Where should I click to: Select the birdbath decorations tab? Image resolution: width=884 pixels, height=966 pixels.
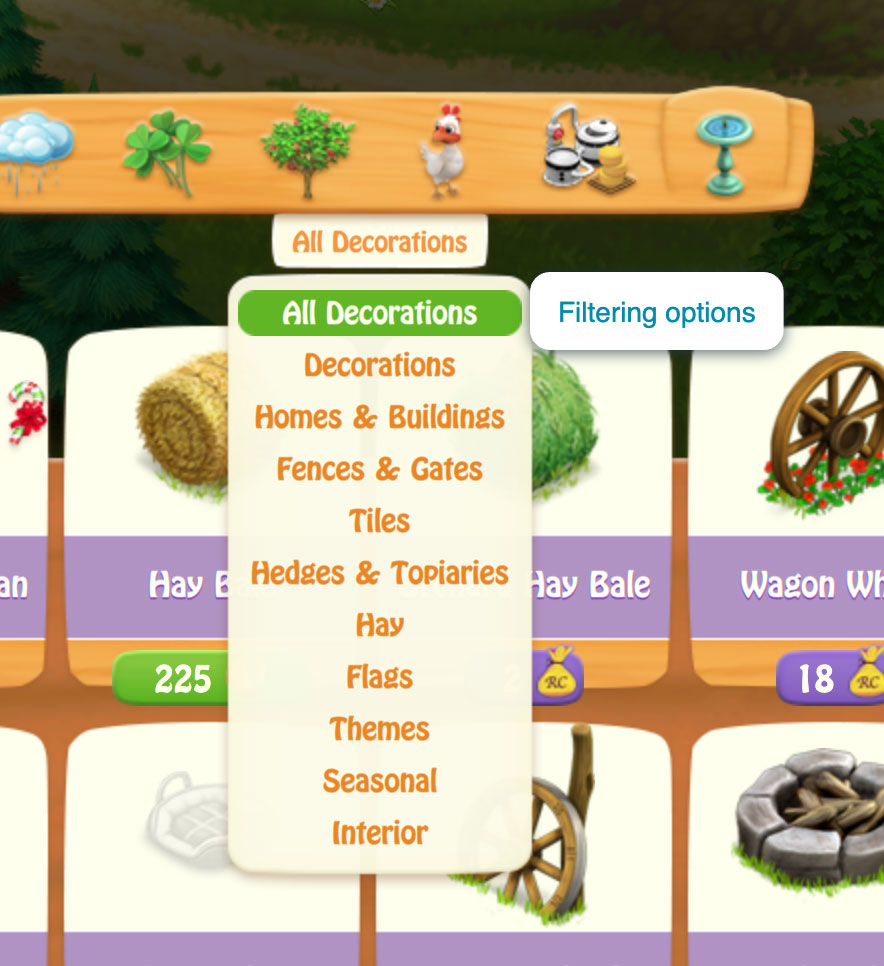click(727, 152)
